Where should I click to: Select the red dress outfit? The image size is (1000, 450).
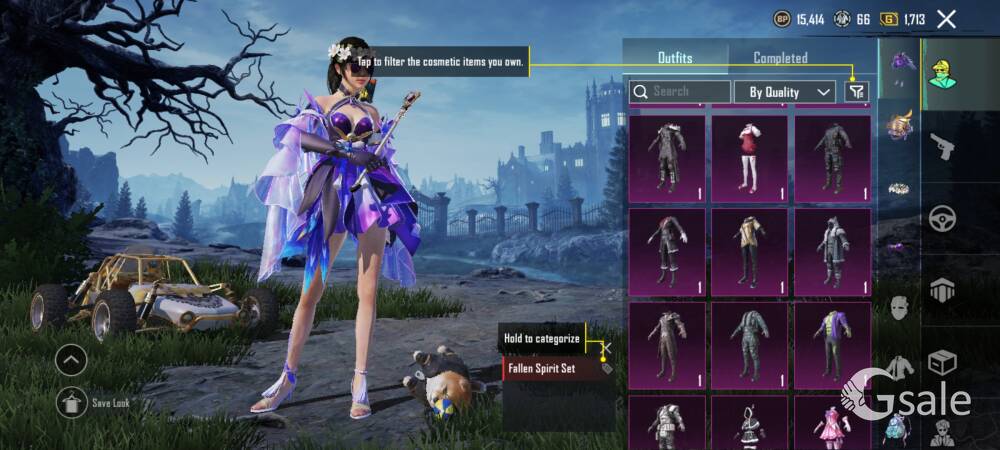click(749, 158)
